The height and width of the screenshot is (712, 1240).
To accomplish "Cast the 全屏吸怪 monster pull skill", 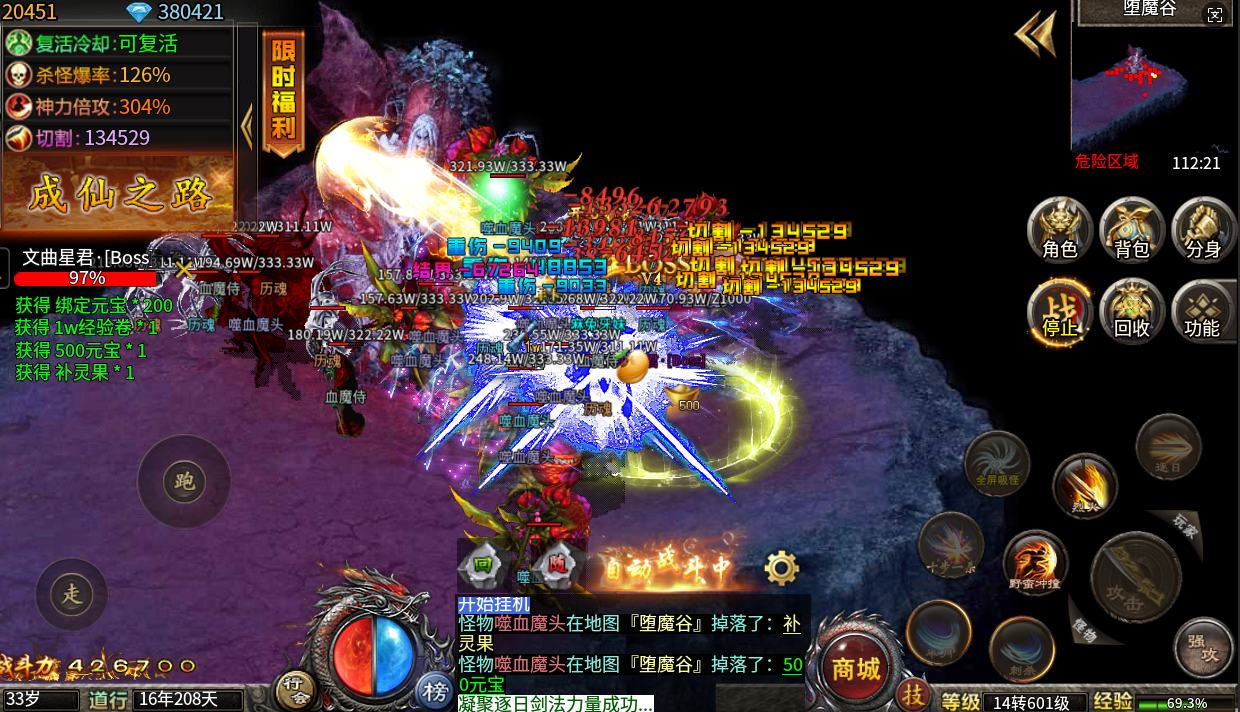I will tap(997, 463).
